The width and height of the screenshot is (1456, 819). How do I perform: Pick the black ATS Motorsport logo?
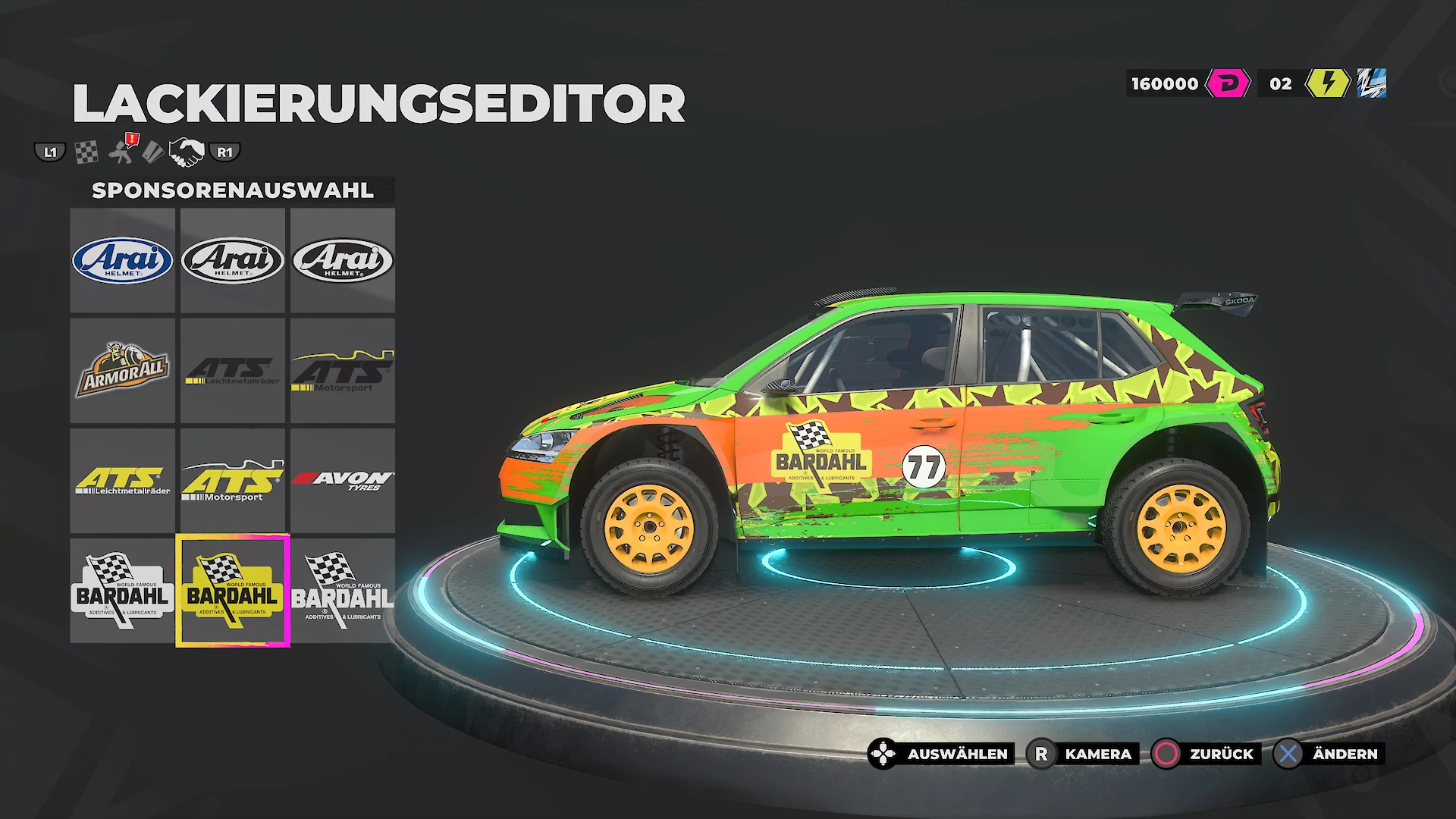tap(342, 370)
